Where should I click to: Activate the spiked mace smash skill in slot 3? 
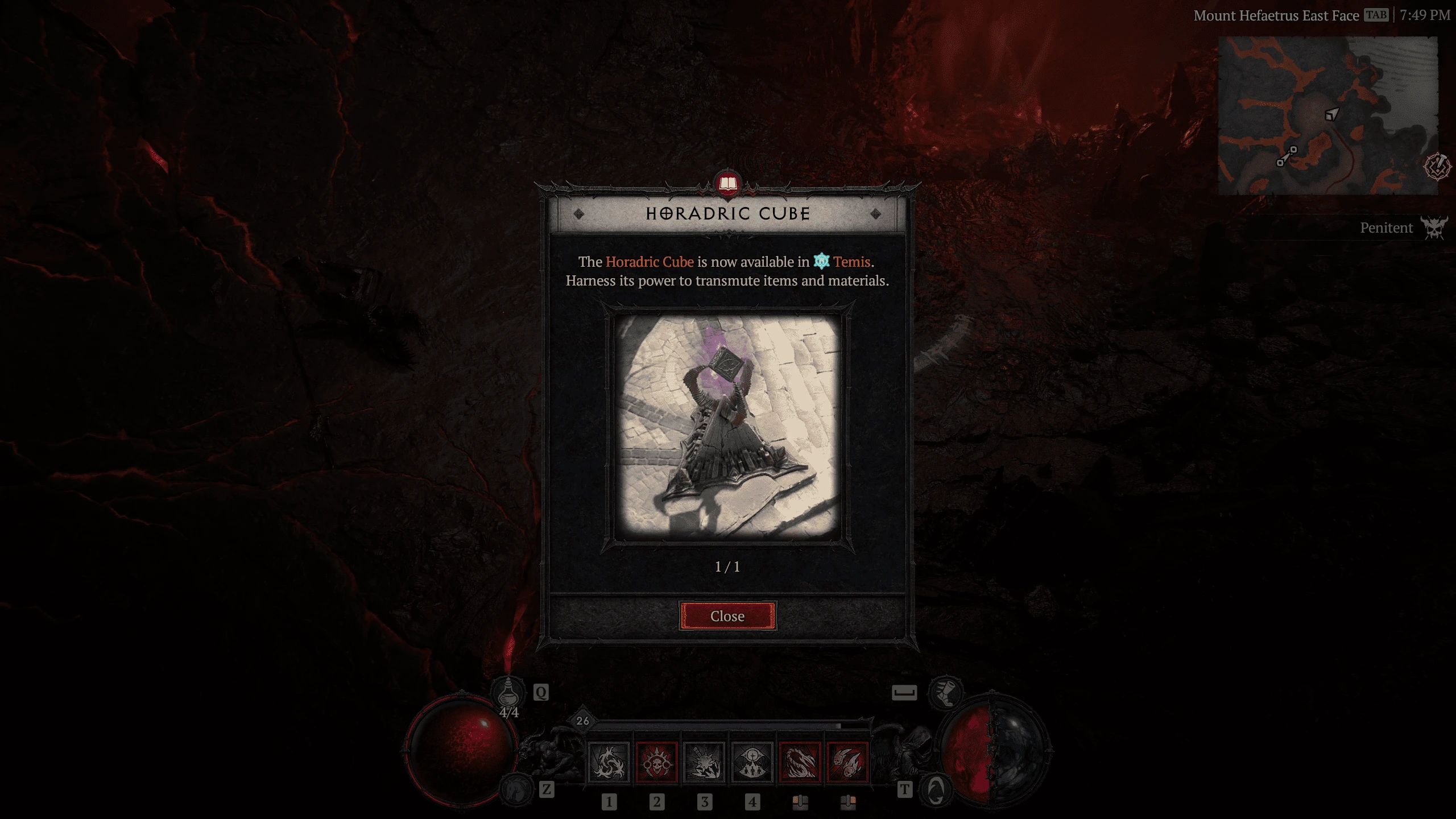click(x=704, y=762)
